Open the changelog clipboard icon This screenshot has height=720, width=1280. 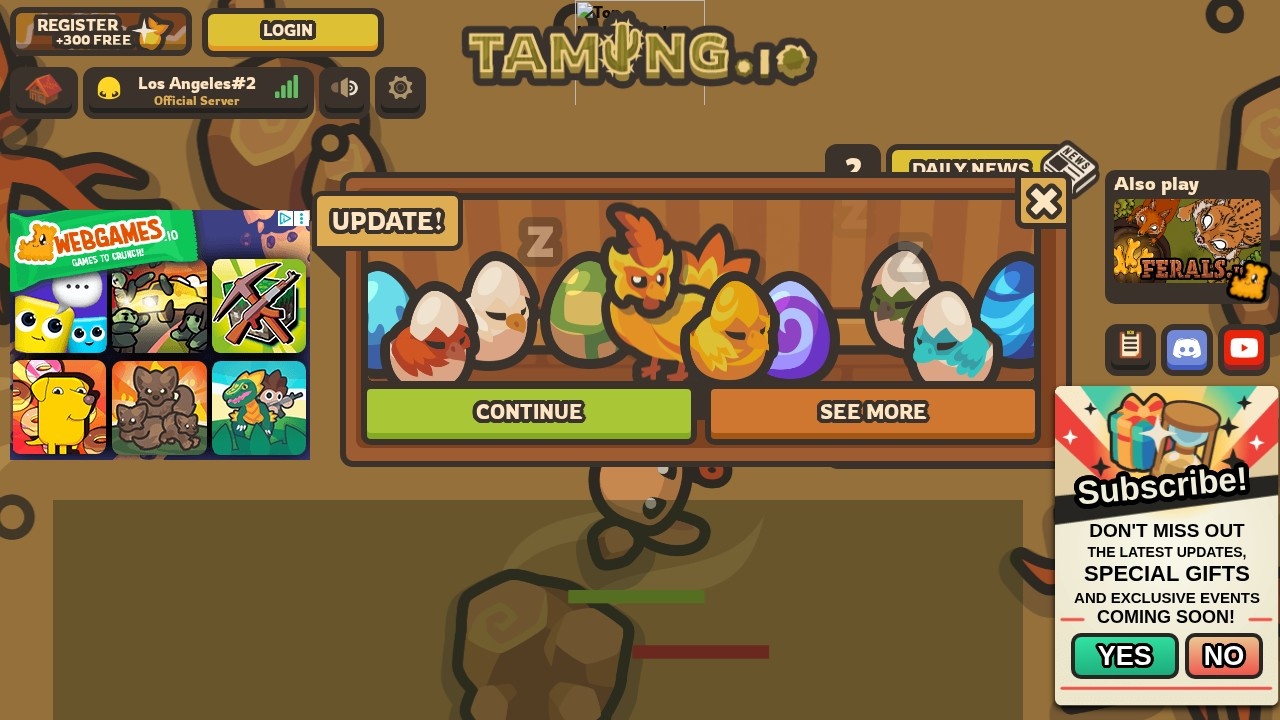[1130, 348]
